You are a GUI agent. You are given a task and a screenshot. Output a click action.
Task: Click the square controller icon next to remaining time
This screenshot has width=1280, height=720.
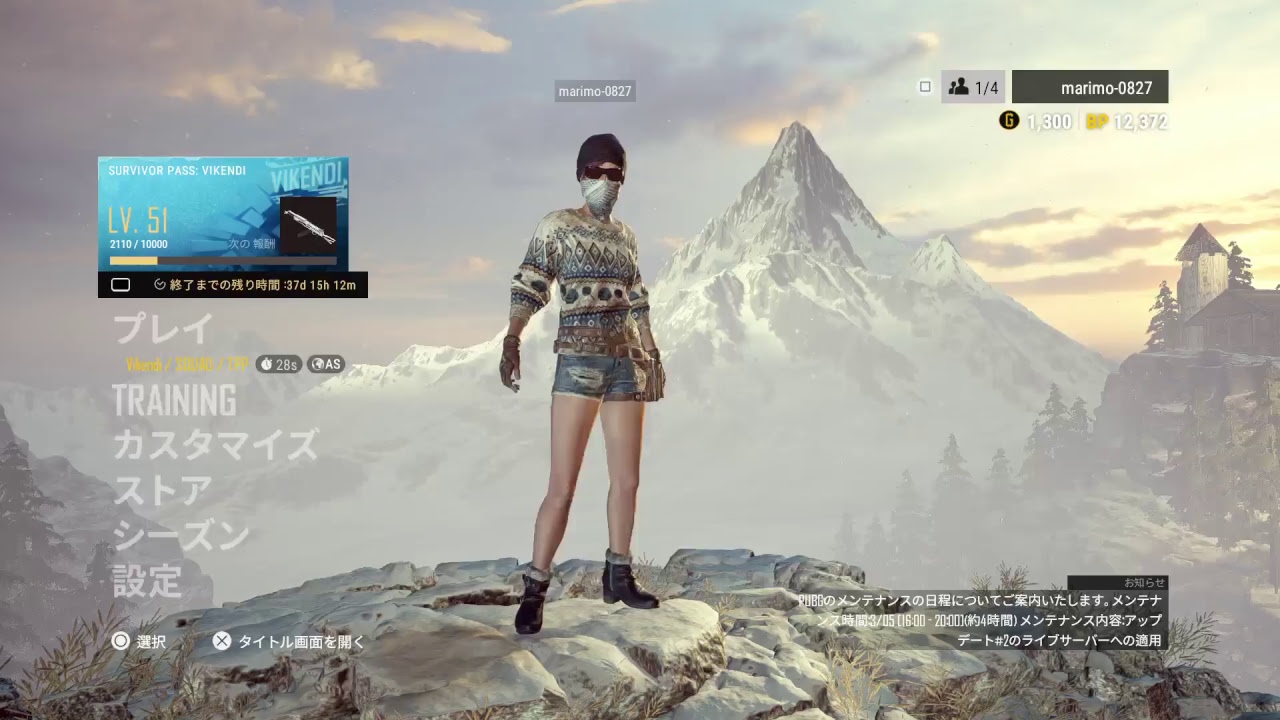point(122,284)
